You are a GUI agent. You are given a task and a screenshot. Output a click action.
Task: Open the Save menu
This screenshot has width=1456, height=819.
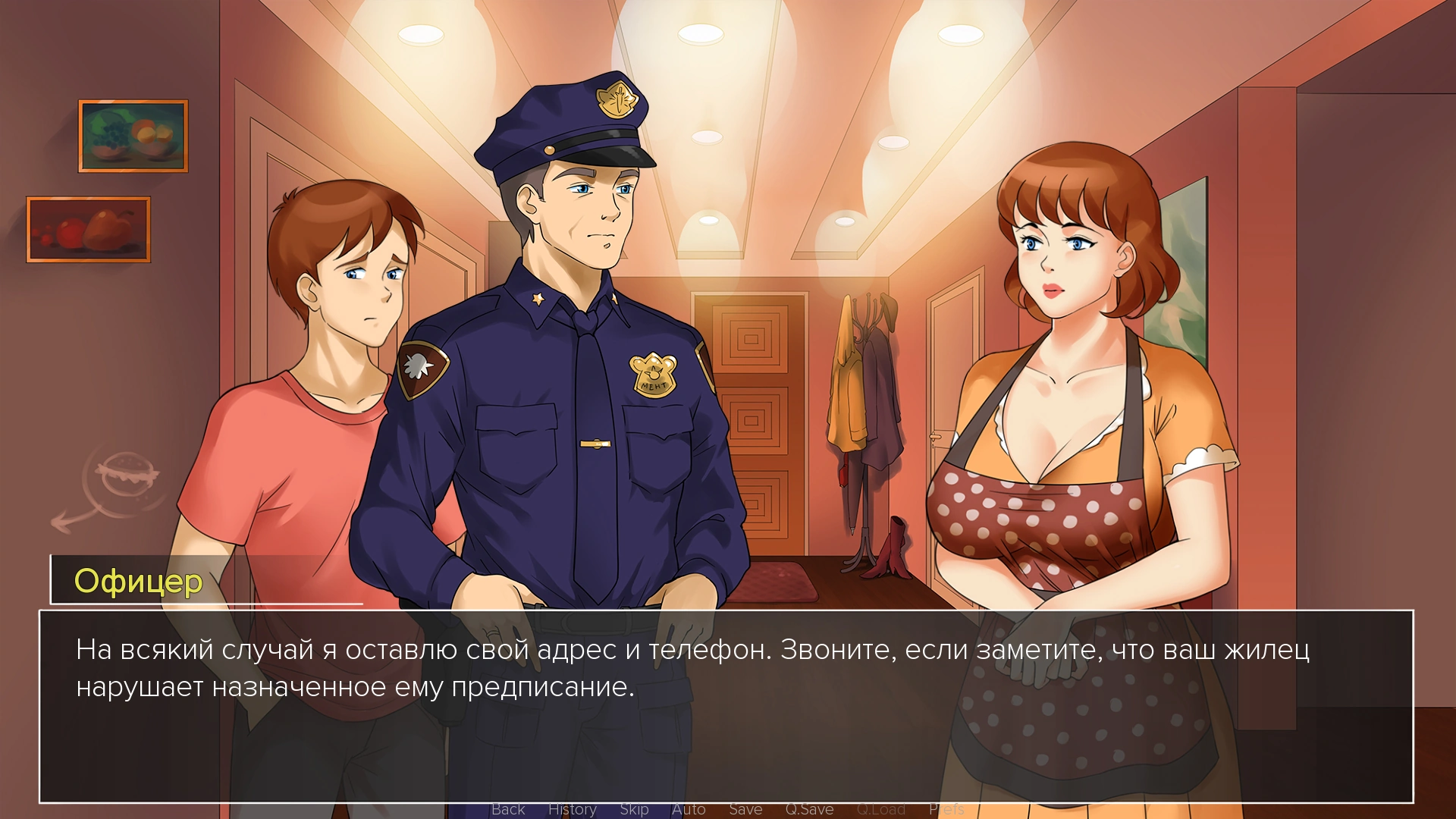pyautogui.click(x=745, y=809)
